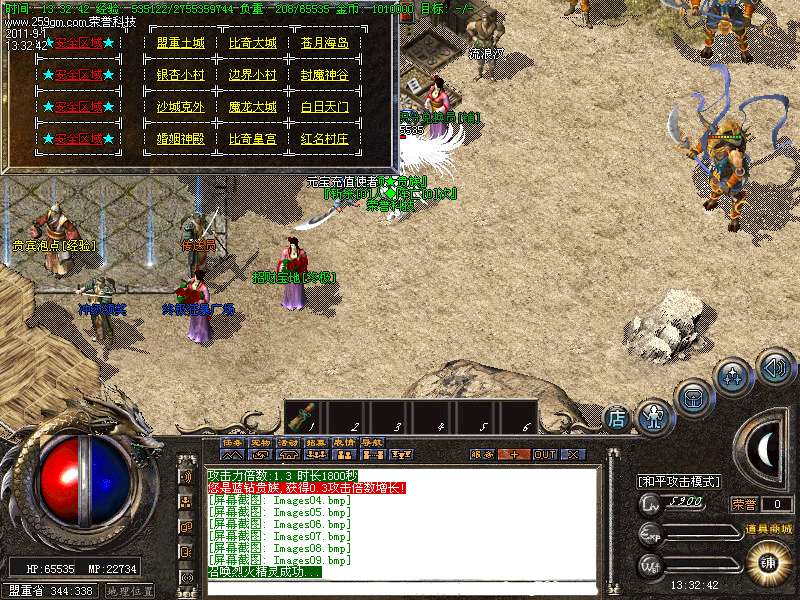This screenshot has height=600, width=800.
Task: Teleport to 白日天门
Action: (x=325, y=107)
